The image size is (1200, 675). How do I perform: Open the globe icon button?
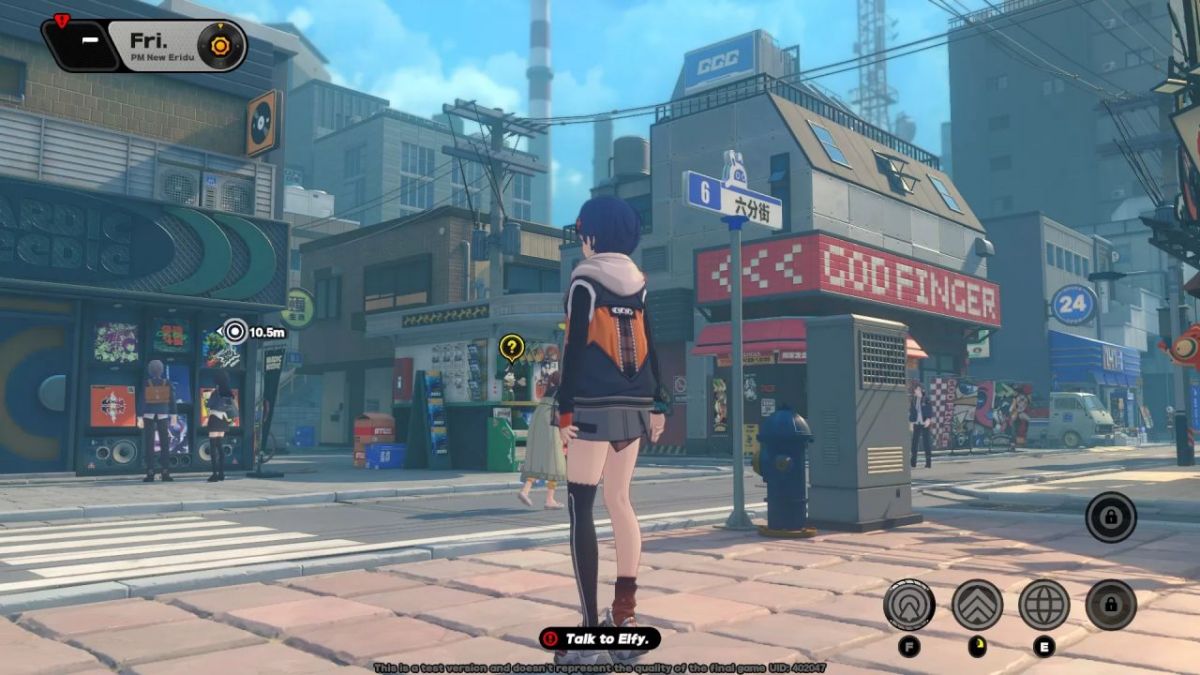click(x=1043, y=604)
